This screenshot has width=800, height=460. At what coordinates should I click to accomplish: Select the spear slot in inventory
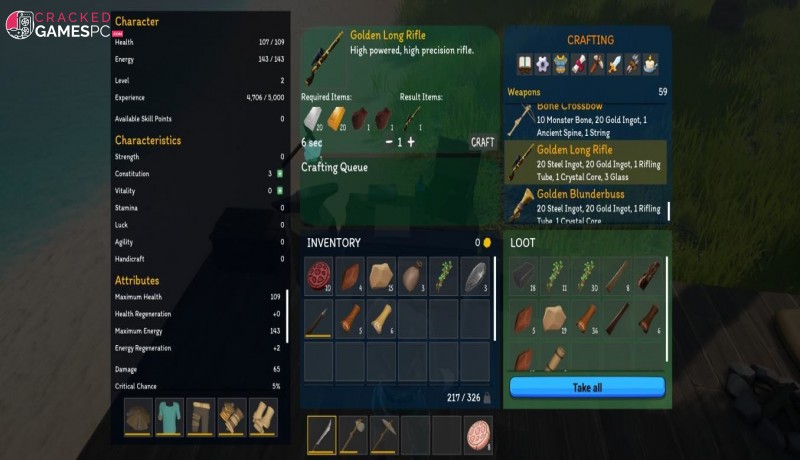[319, 319]
